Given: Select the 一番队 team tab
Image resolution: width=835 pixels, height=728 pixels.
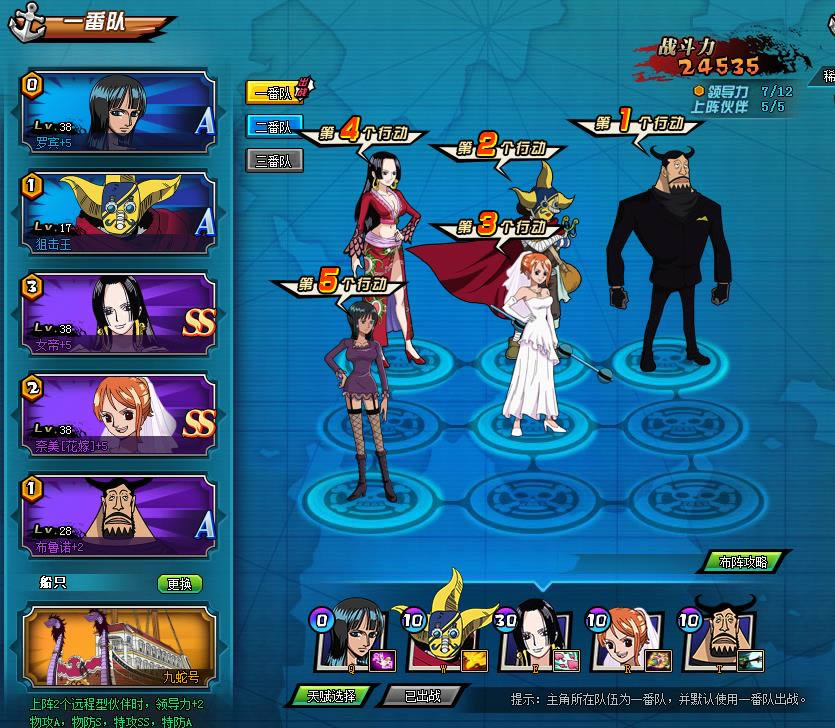Looking at the screenshot, I should [x=272, y=92].
